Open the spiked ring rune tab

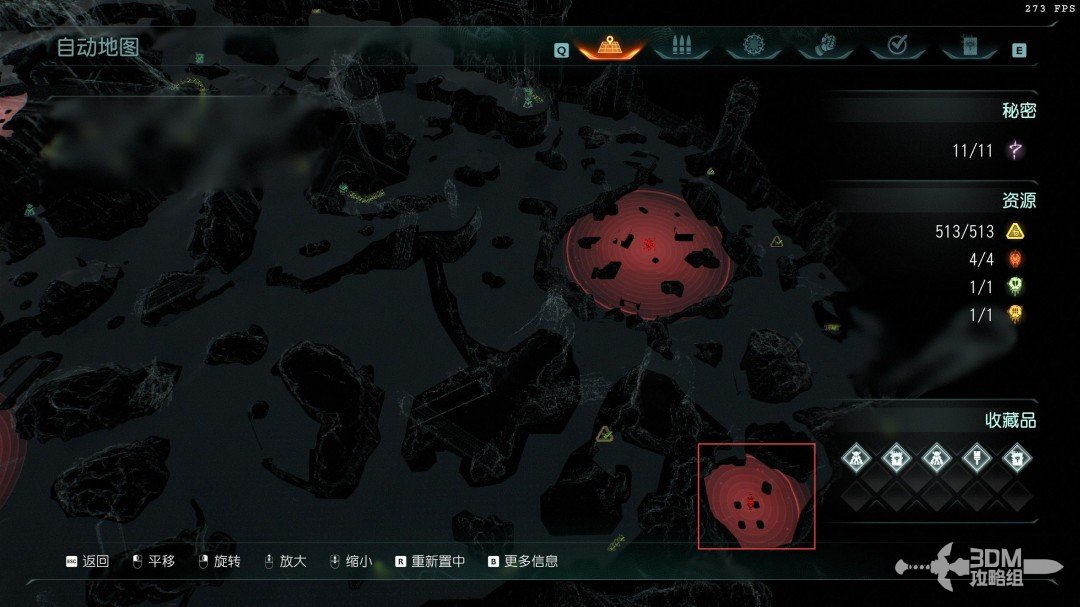pos(752,46)
